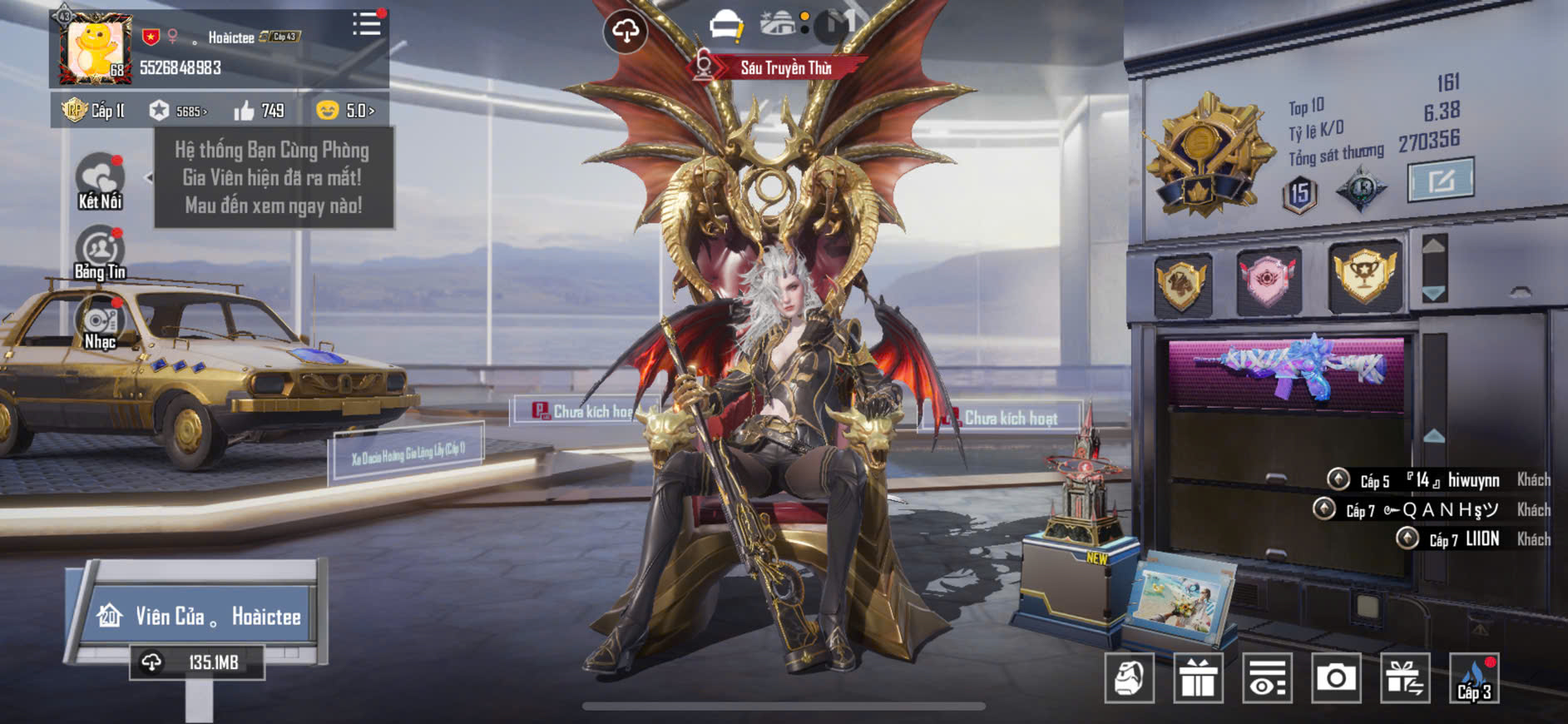Download the 135.1MB resource pack

click(x=197, y=662)
